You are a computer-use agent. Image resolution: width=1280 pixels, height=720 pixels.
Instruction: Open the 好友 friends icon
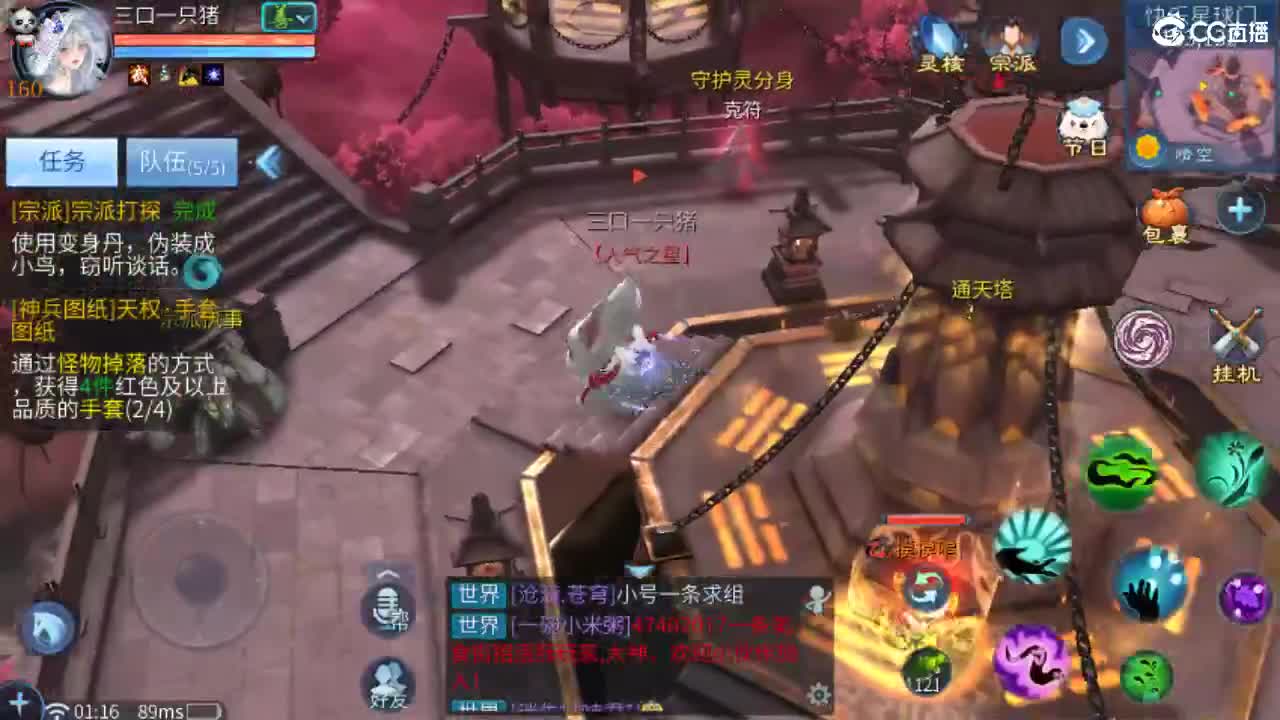(385, 682)
